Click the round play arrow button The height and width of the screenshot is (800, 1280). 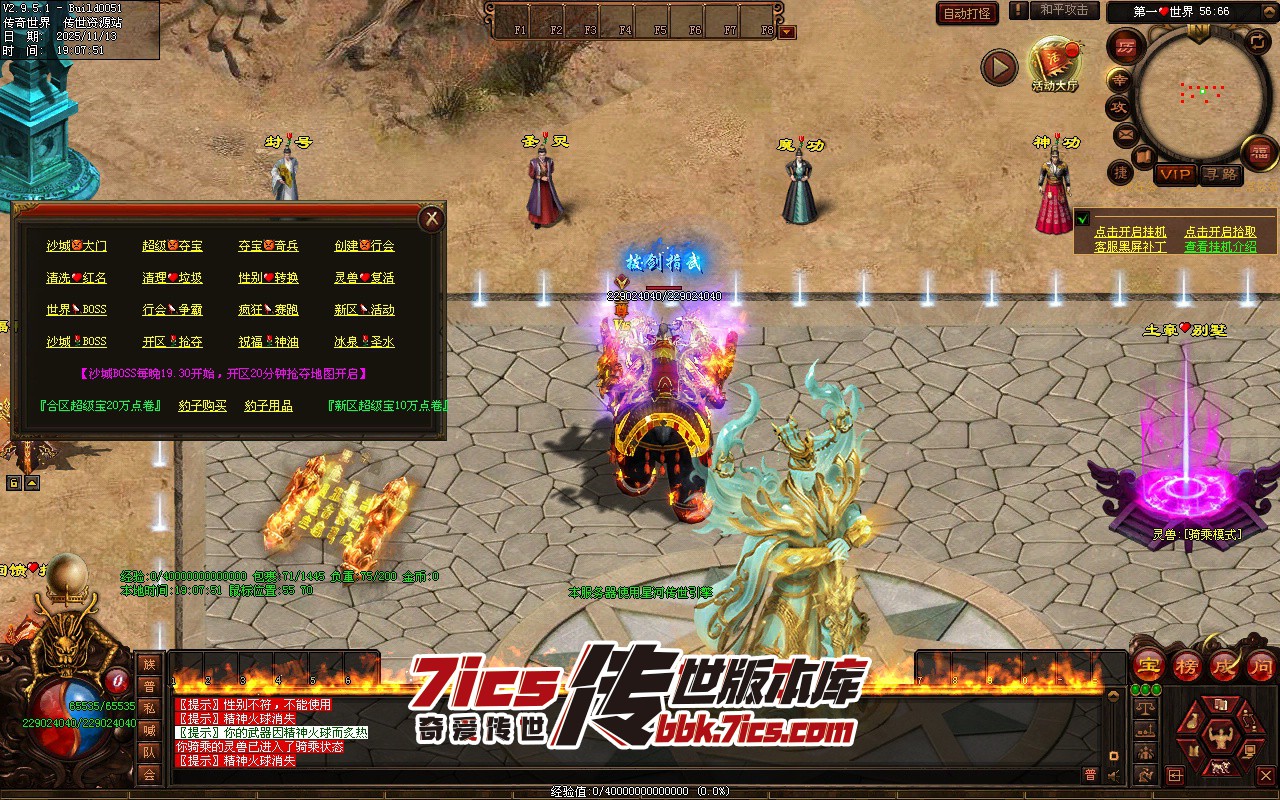(998, 67)
